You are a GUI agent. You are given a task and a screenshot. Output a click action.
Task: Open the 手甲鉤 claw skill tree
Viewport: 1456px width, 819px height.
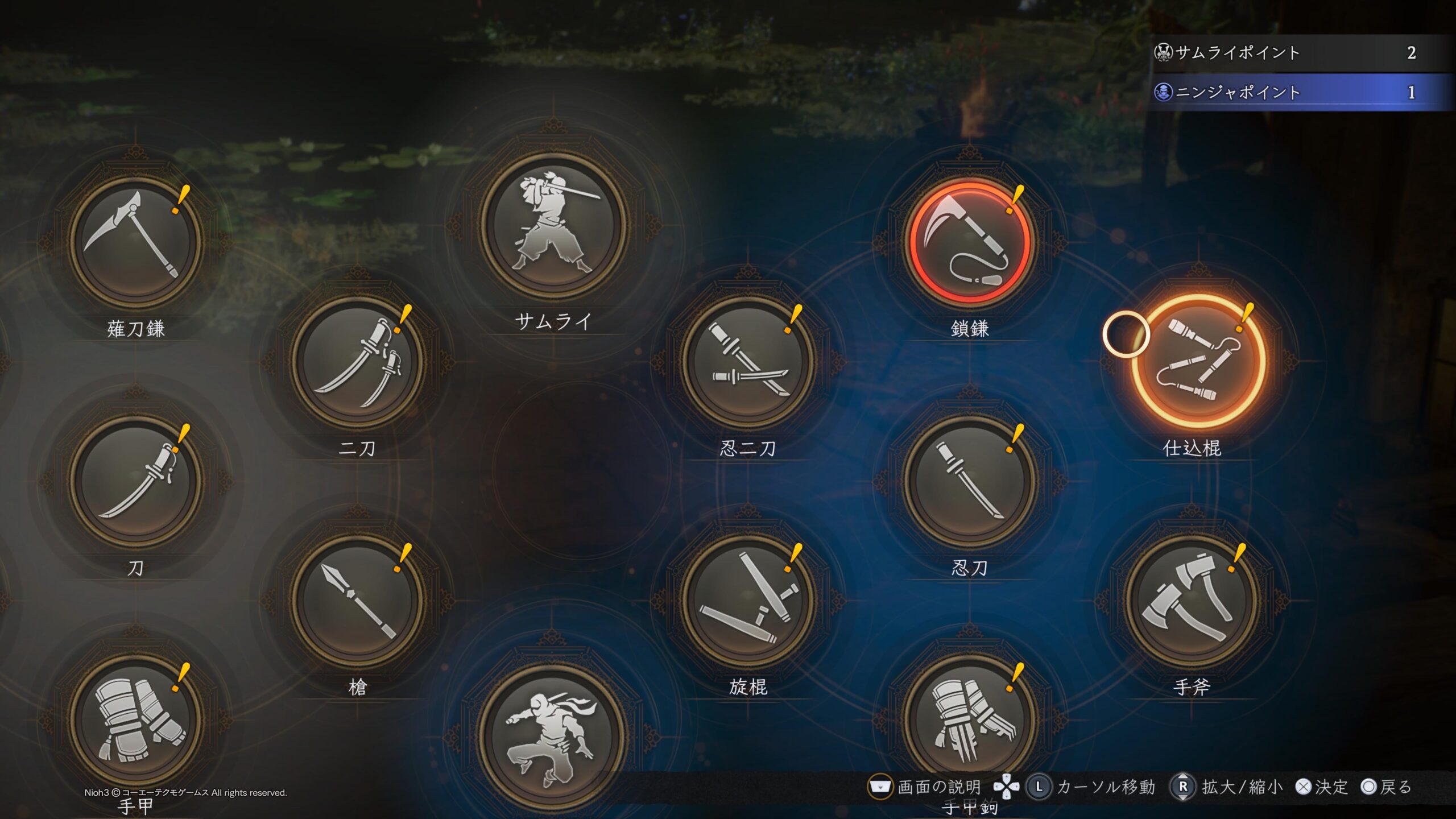point(970,719)
